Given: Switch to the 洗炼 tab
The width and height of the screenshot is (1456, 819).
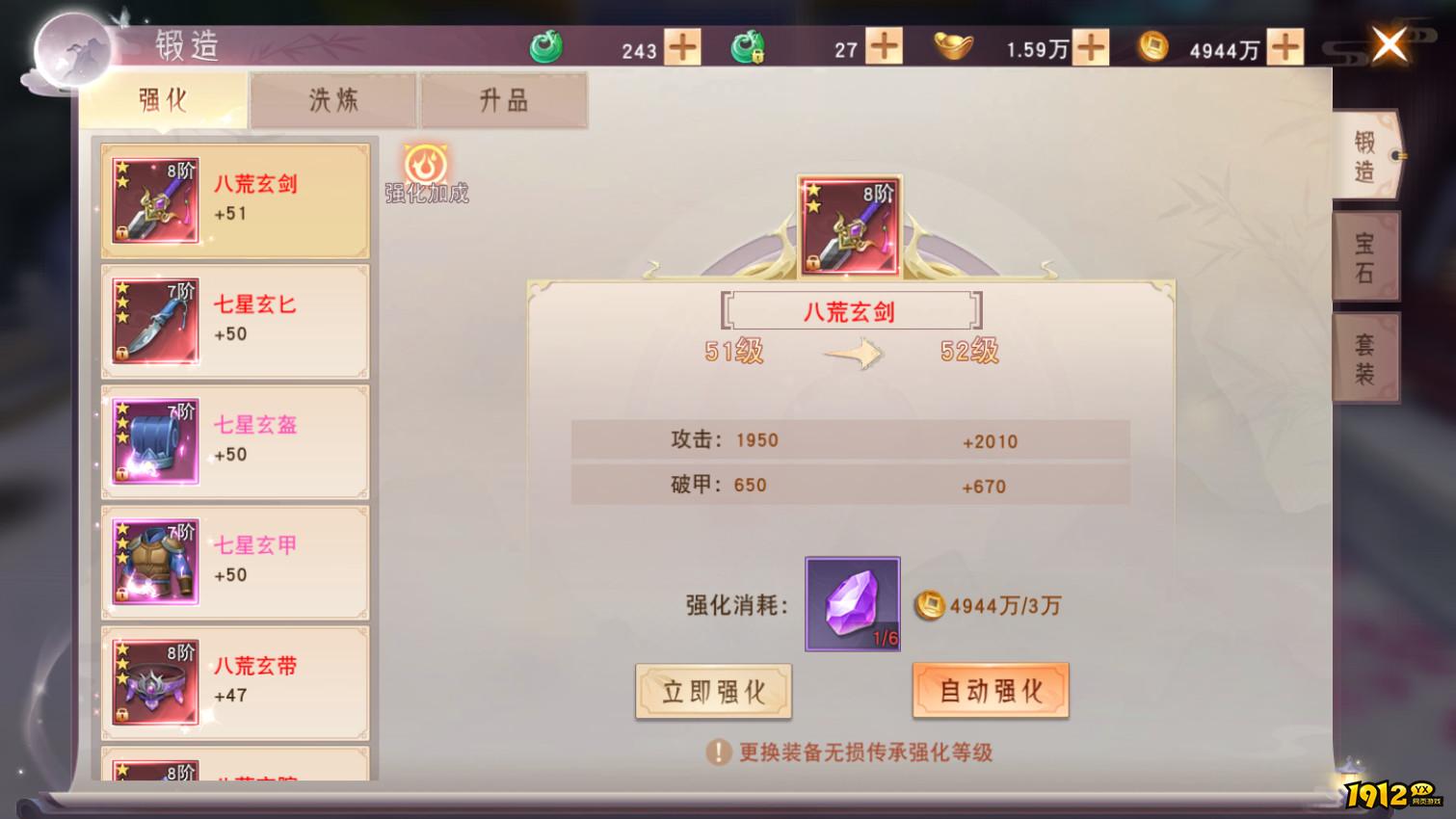Looking at the screenshot, I should point(332,99).
